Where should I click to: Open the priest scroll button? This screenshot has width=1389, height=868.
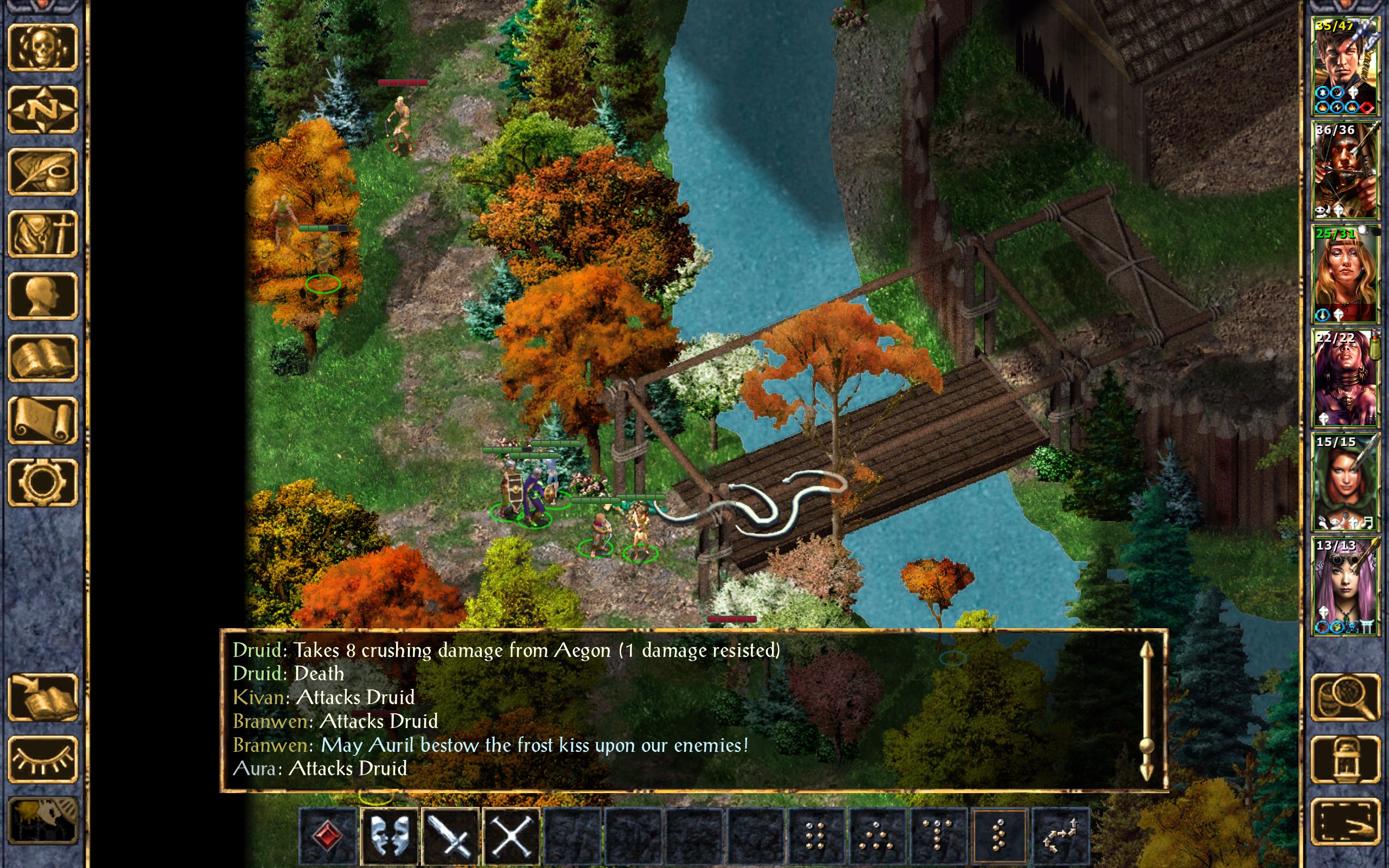tap(42, 420)
